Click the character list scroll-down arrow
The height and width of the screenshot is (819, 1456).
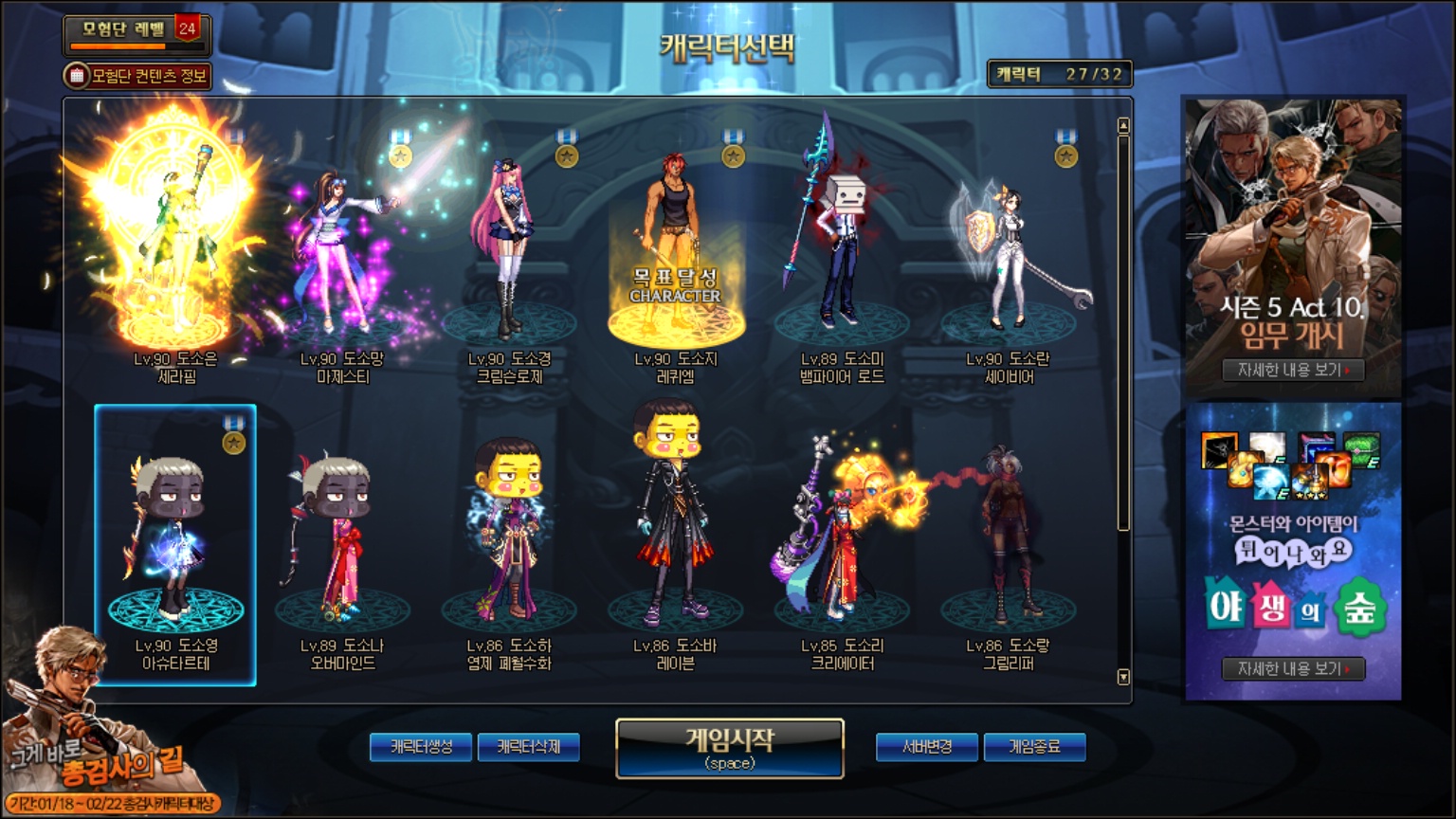pyautogui.click(x=1123, y=677)
